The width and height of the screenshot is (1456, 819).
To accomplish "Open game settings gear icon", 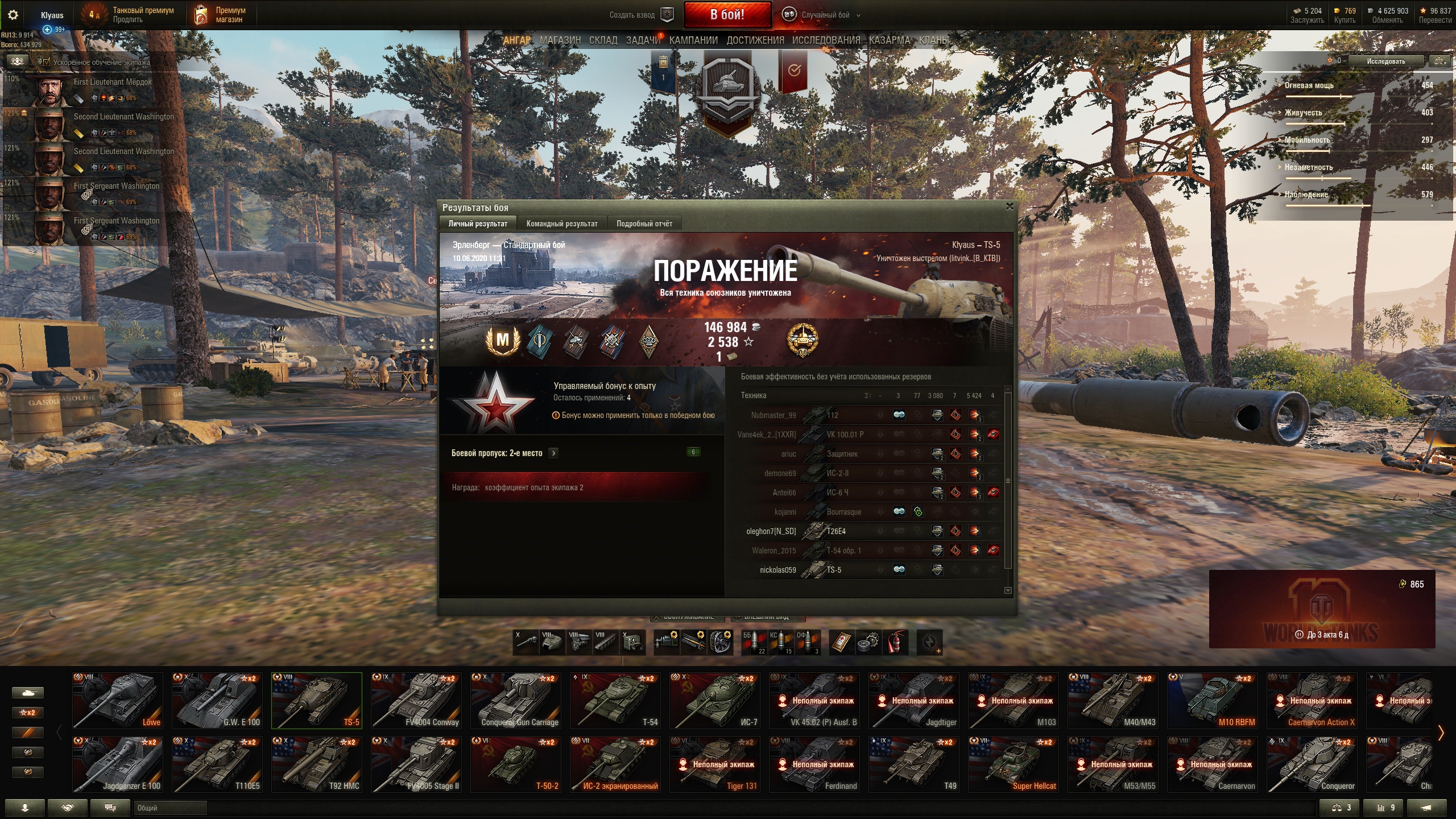I will tap(13, 15).
